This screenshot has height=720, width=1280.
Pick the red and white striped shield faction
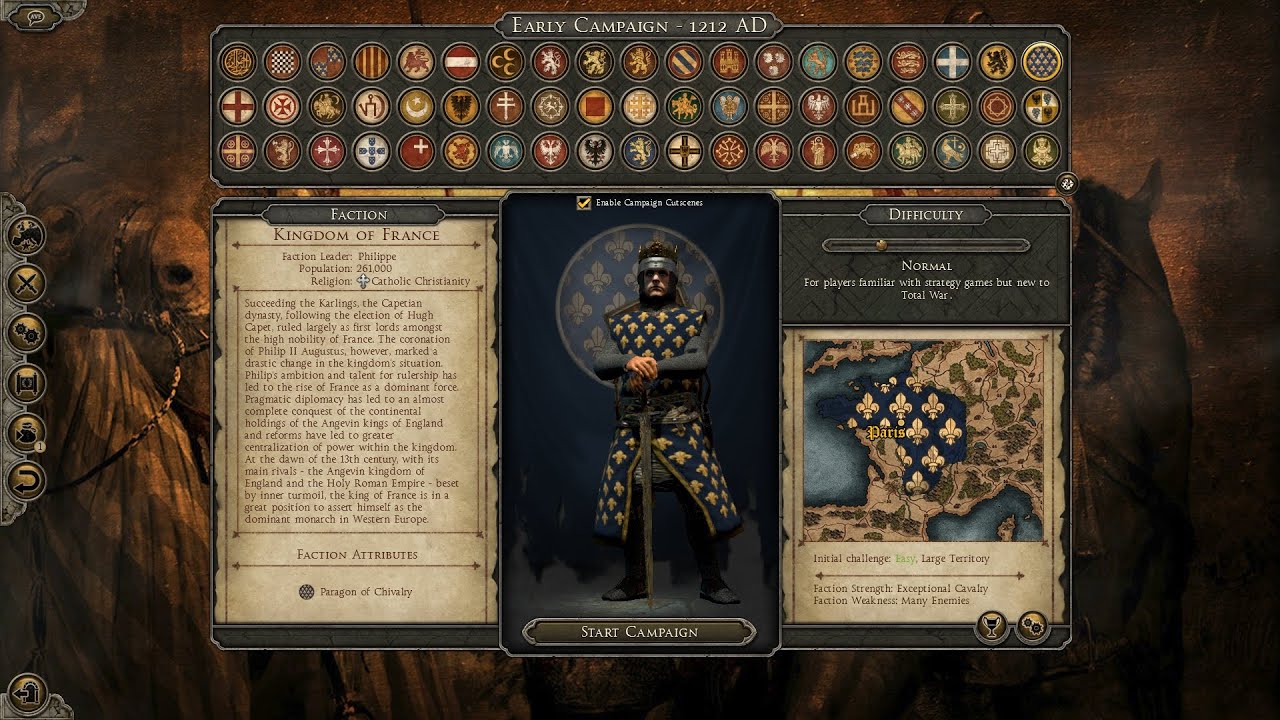[x=460, y=62]
